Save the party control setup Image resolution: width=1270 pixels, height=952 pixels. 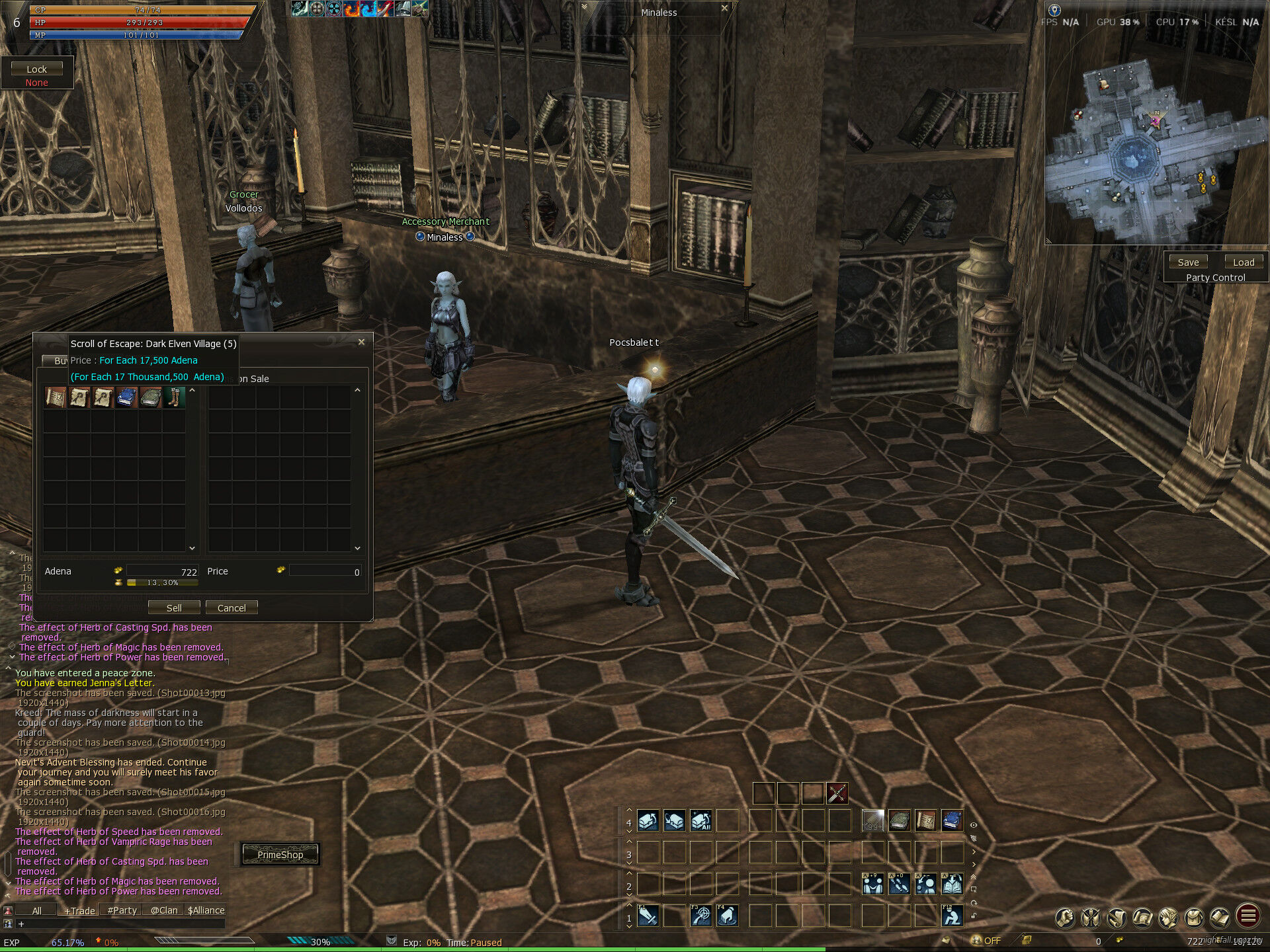tap(1188, 262)
